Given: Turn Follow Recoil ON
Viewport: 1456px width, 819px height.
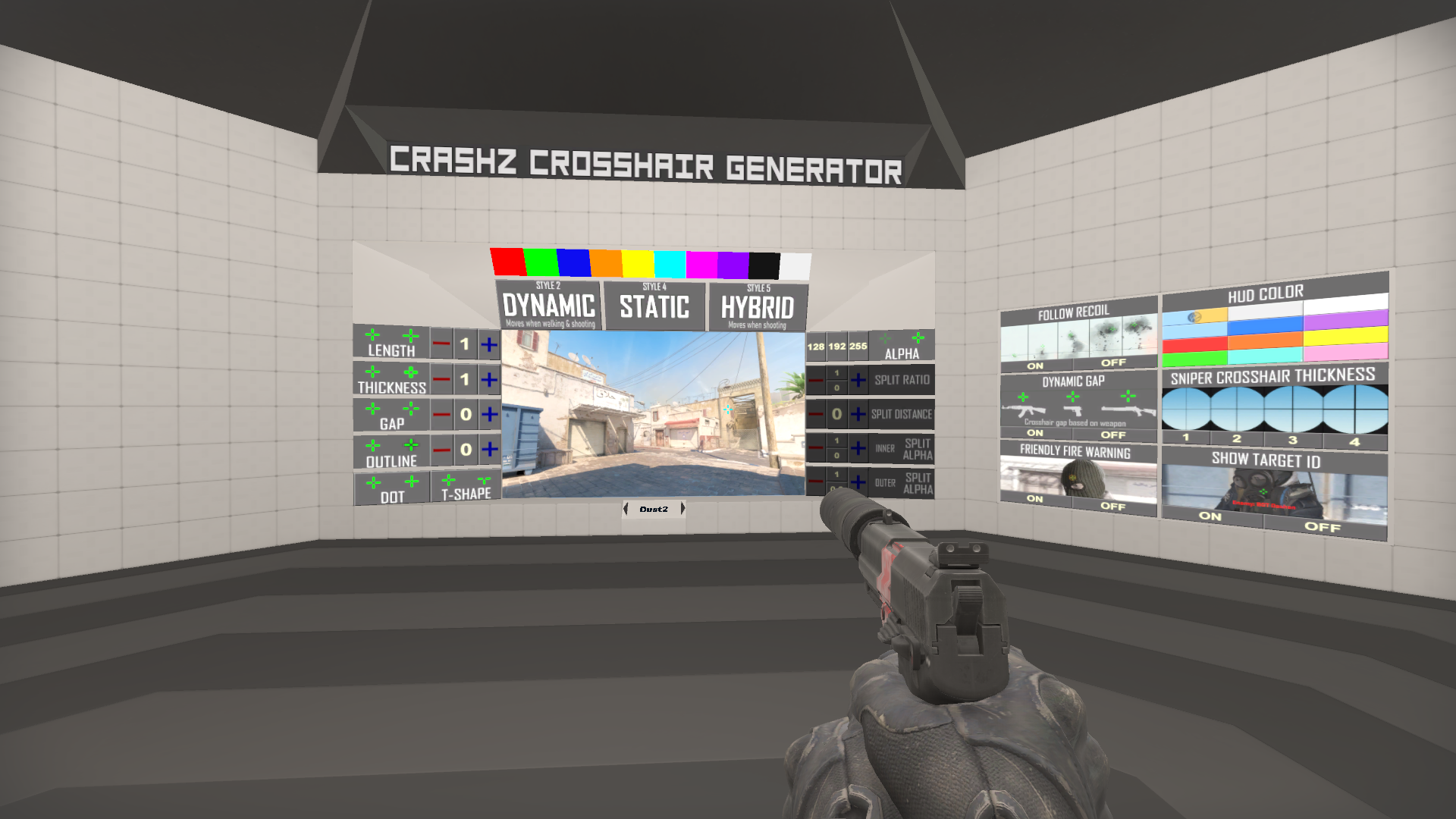Looking at the screenshot, I should click(x=1034, y=366).
